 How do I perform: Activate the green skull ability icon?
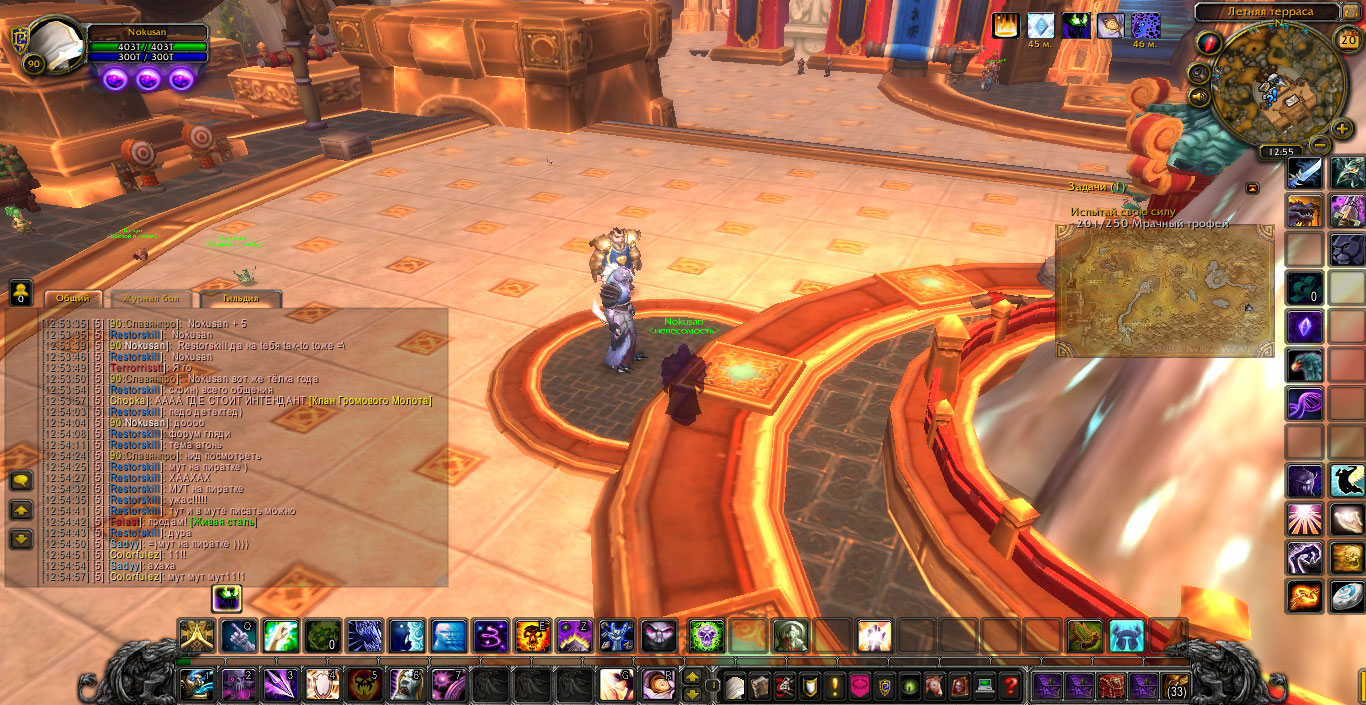coord(706,636)
